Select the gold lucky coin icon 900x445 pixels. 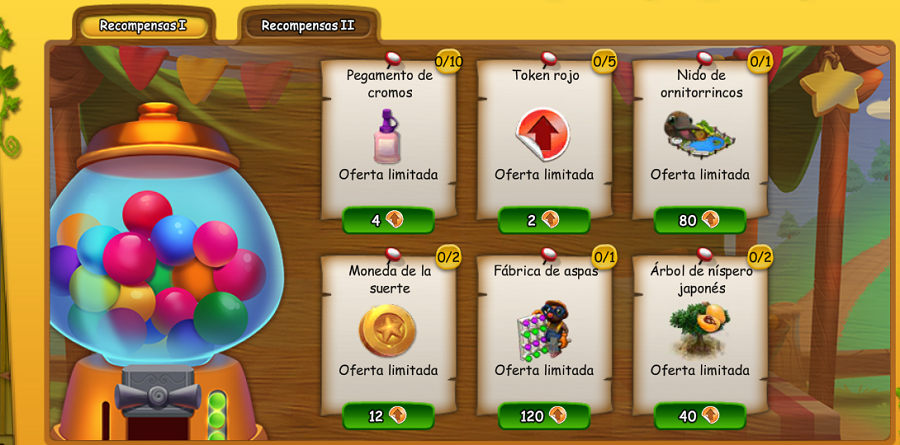click(x=387, y=330)
